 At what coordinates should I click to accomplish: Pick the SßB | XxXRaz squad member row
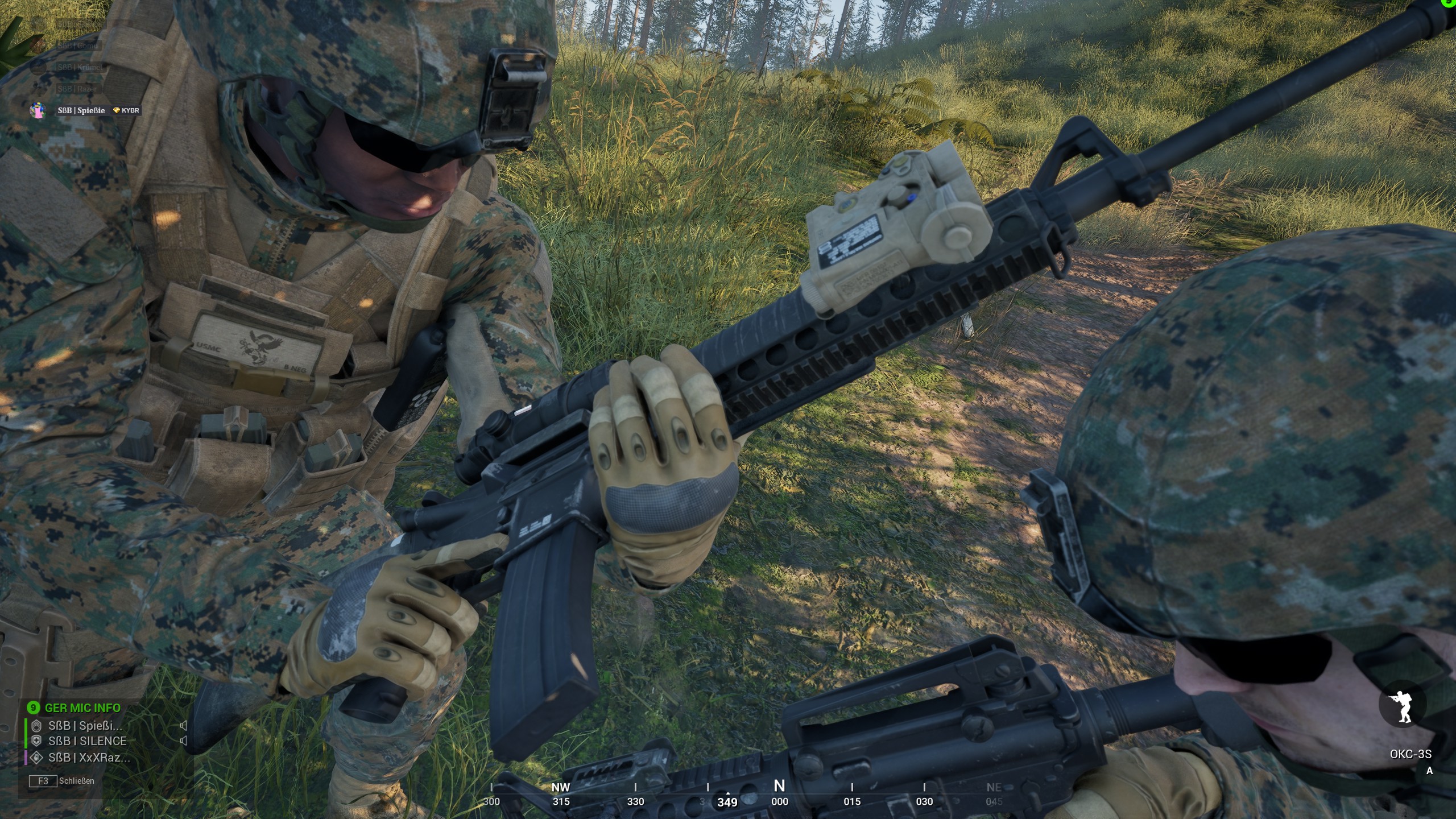click(89, 758)
